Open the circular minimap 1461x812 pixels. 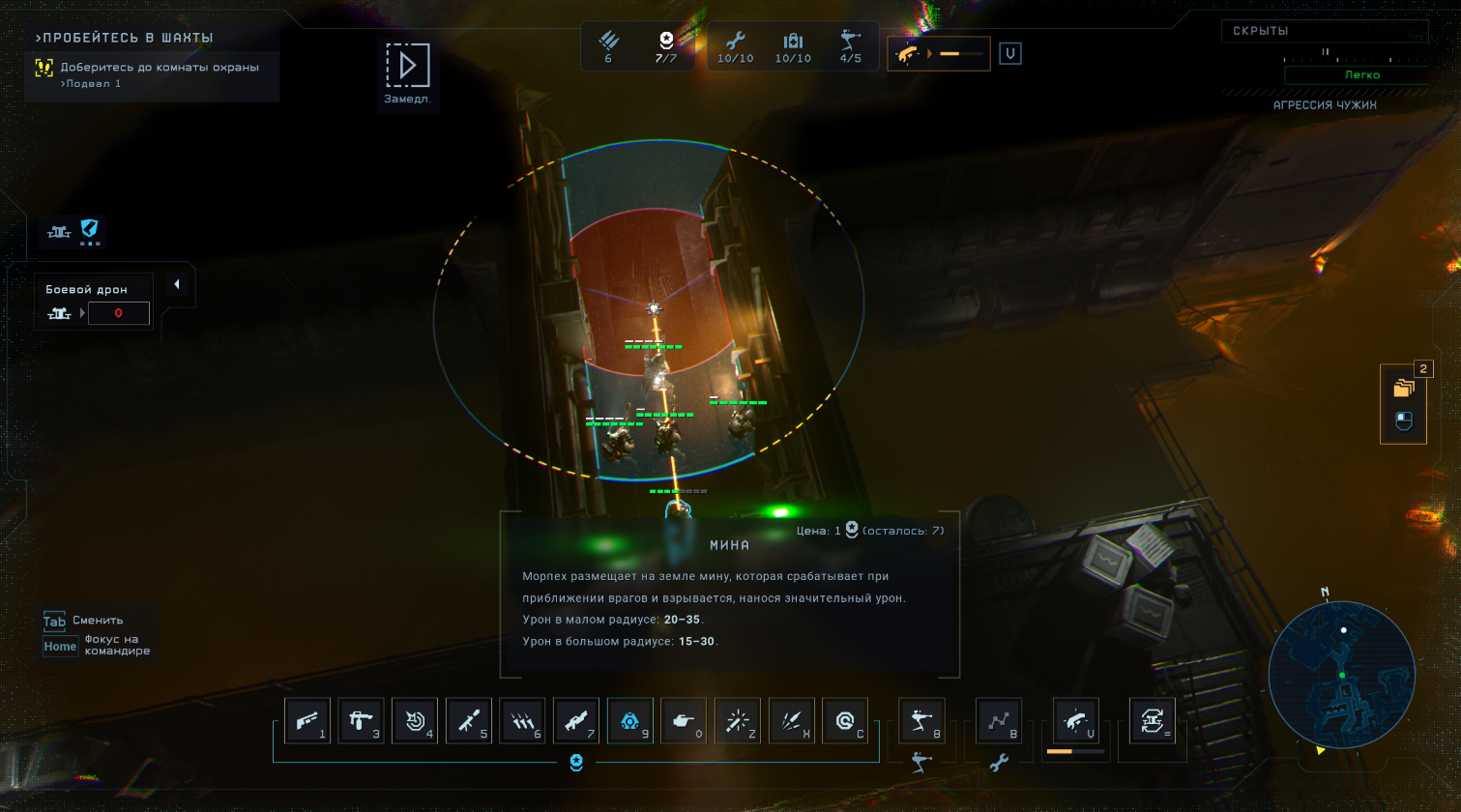(1341, 675)
